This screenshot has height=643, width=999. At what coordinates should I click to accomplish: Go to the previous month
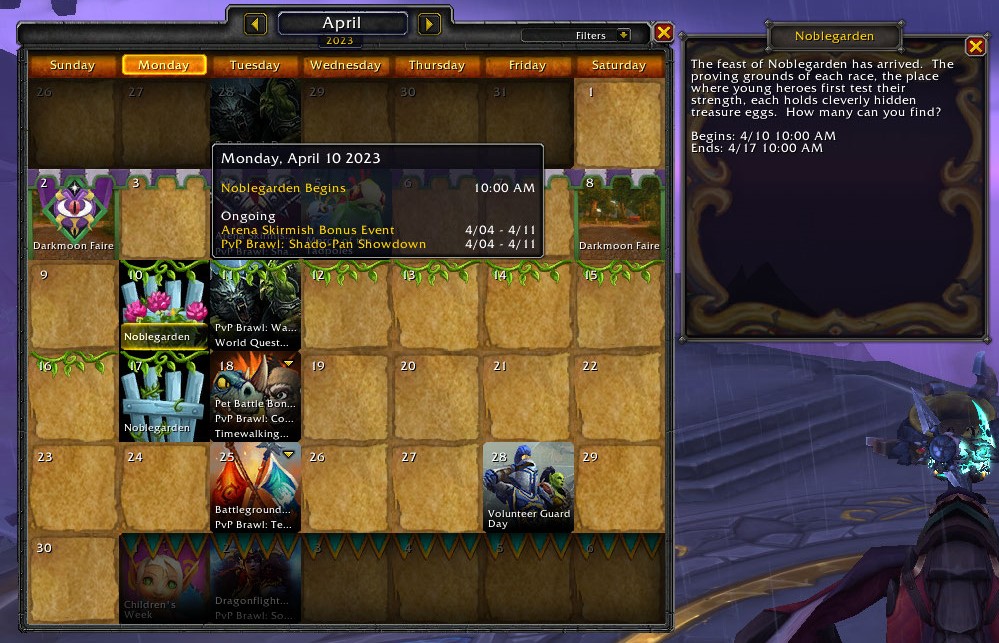tap(255, 24)
